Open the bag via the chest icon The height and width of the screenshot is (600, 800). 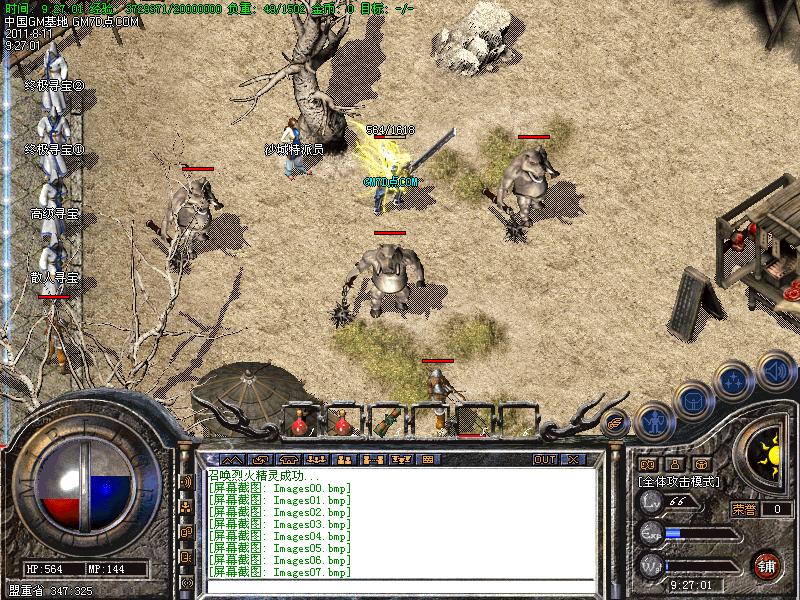coord(694,402)
